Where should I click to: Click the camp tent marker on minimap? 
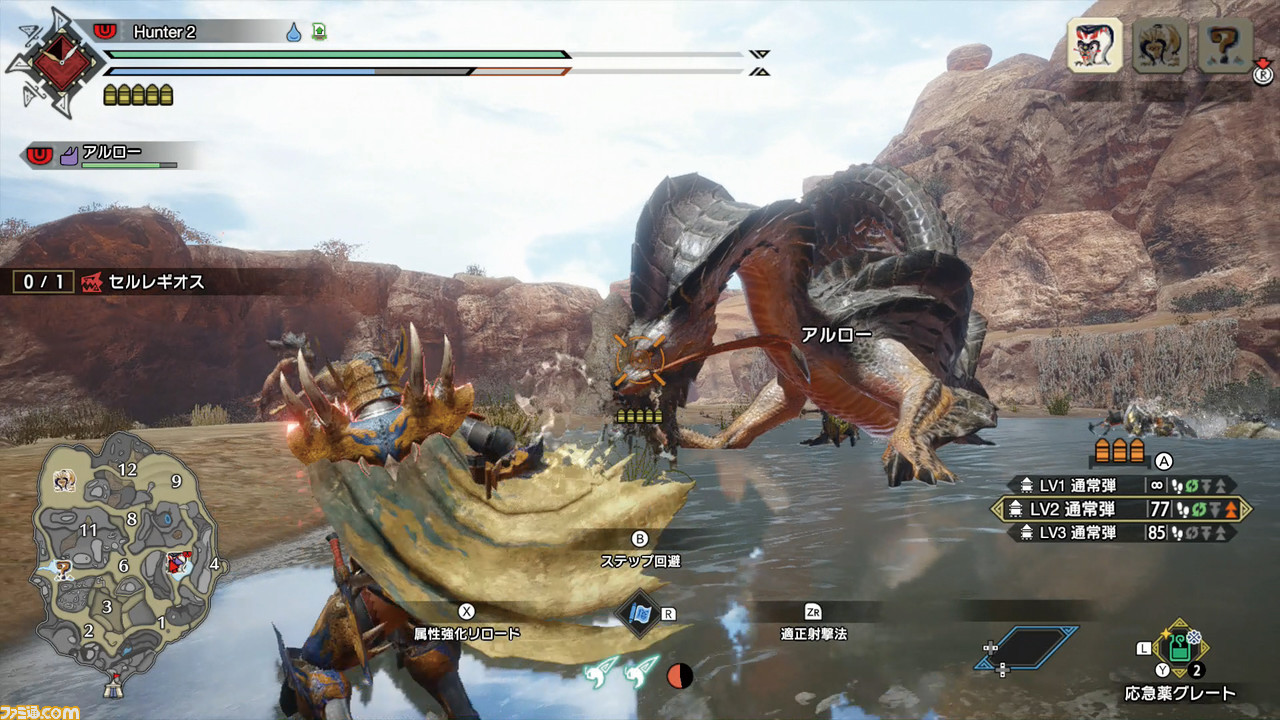point(112,688)
